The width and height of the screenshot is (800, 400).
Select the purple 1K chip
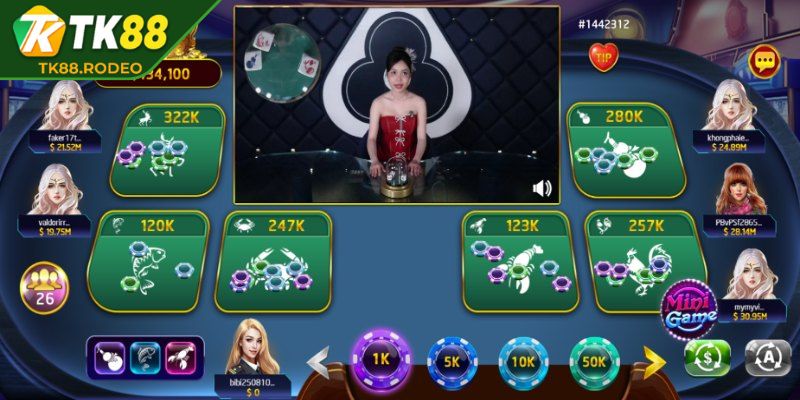point(379,360)
